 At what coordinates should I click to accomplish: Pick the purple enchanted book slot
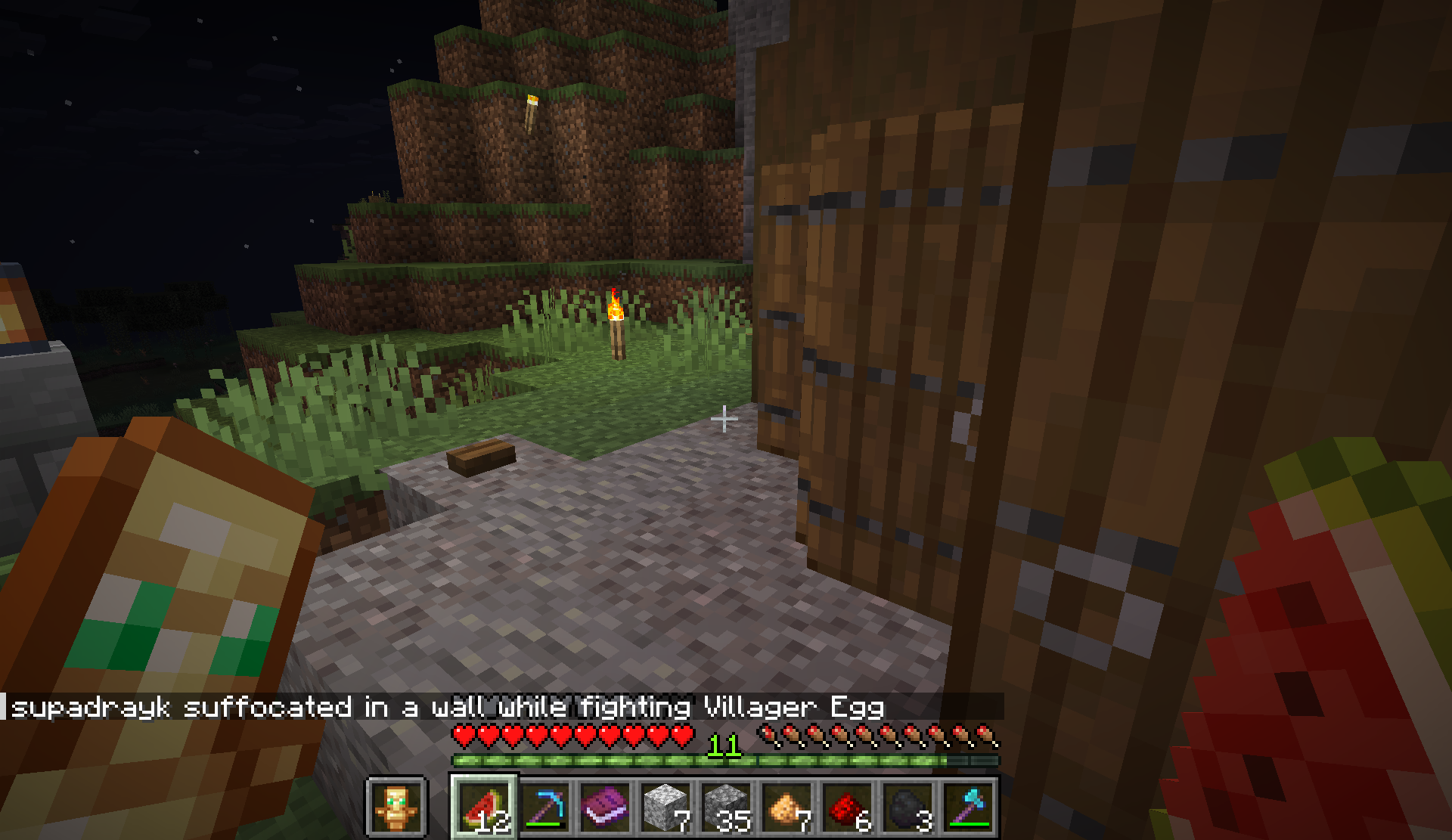tap(605, 807)
